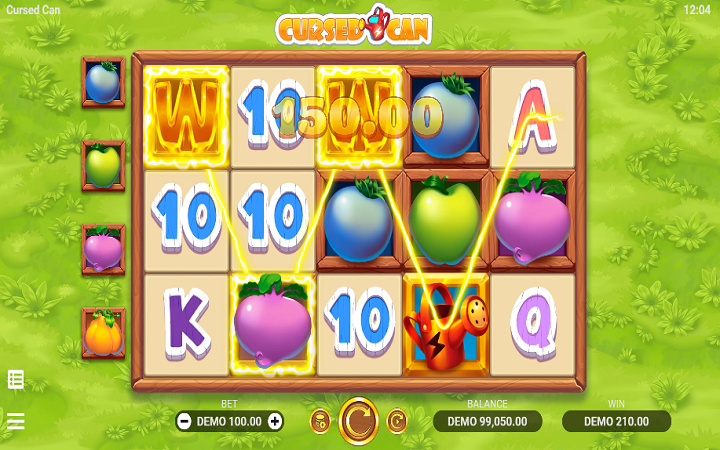Decrease the bet with the minus button
Image resolution: width=720 pixels, height=450 pixels.
[x=184, y=421]
